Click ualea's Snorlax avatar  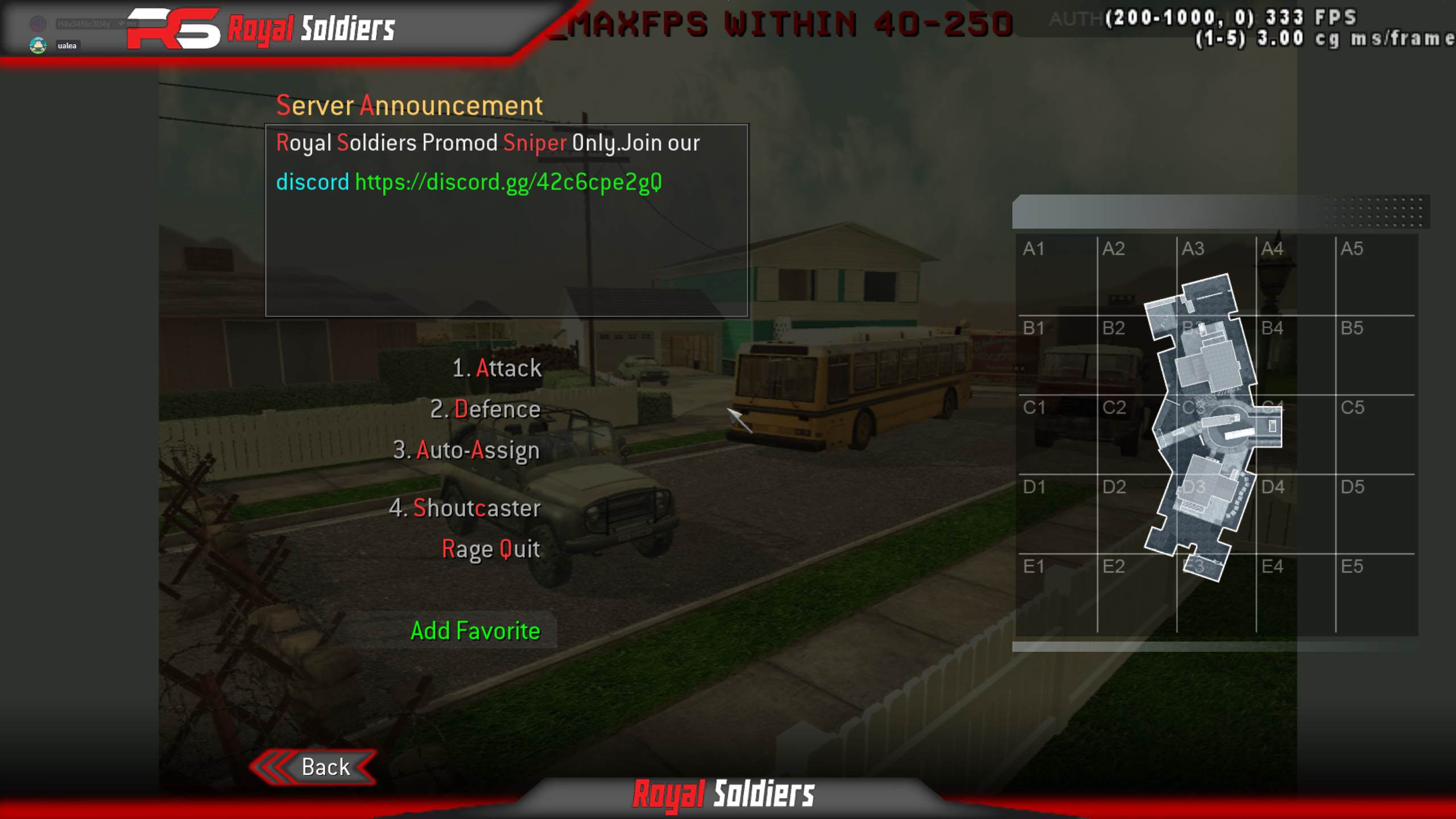(x=38, y=44)
